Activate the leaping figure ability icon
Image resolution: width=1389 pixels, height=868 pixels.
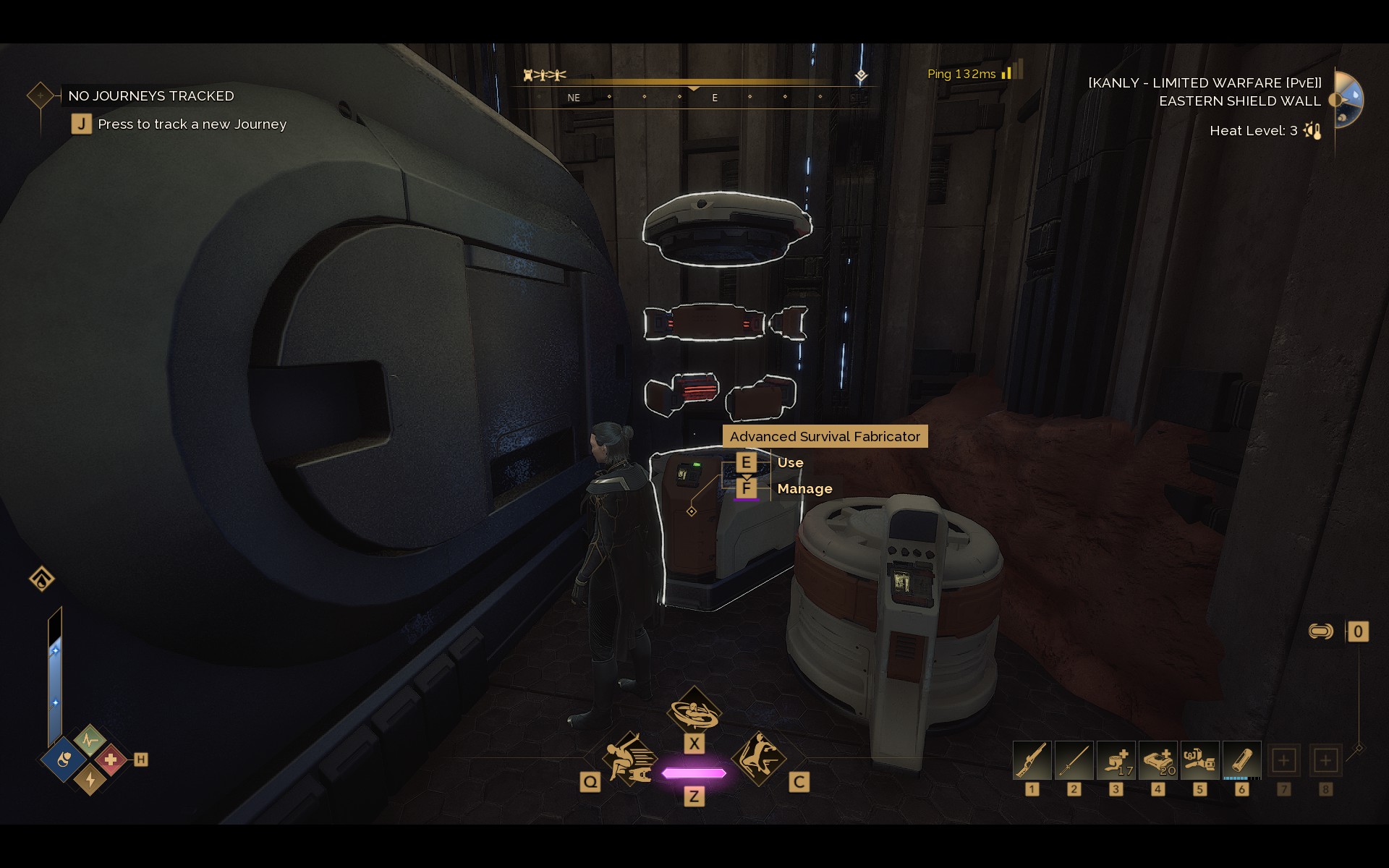(x=759, y=758)
